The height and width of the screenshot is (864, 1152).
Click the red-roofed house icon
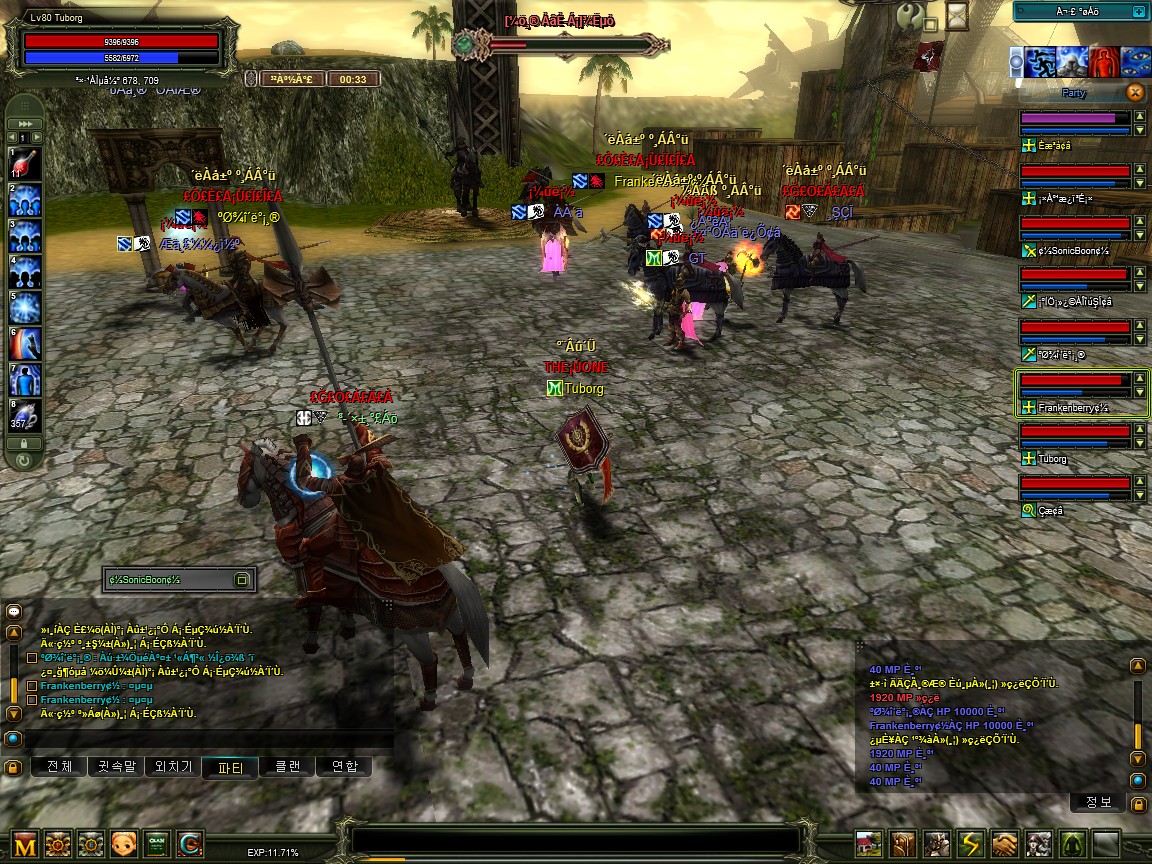pyautogui.click(x=869, y=843)
